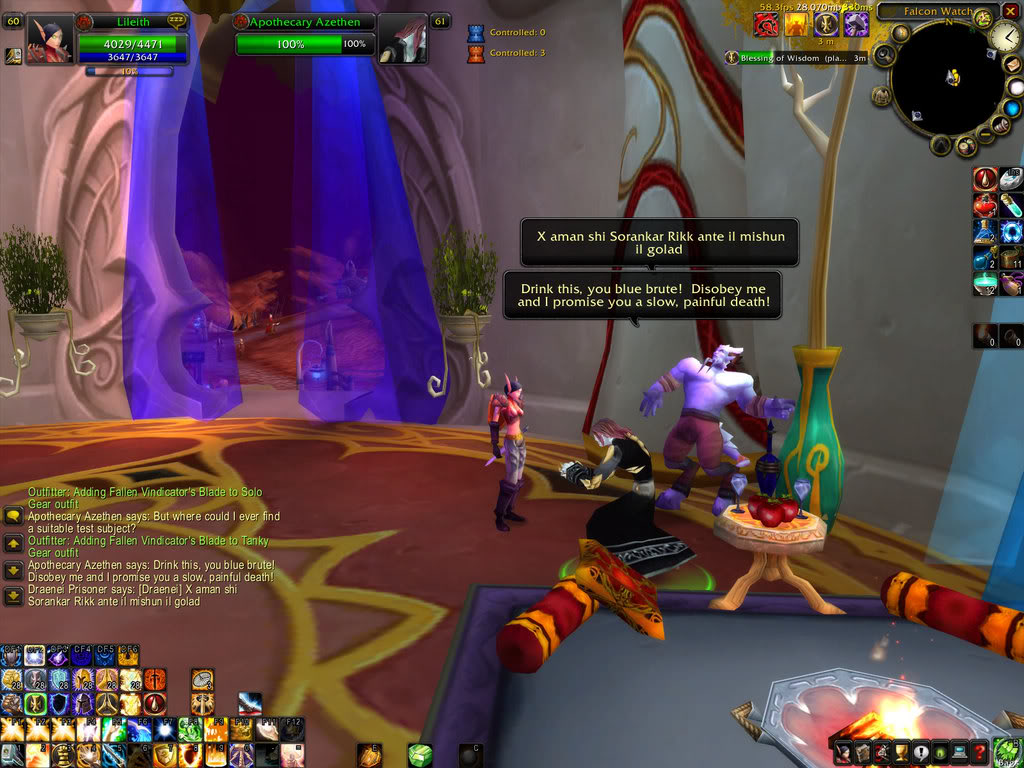1024x768 pixels.
Task: Use the hammer ability in slot 1
Action: [x=13, y=755]
